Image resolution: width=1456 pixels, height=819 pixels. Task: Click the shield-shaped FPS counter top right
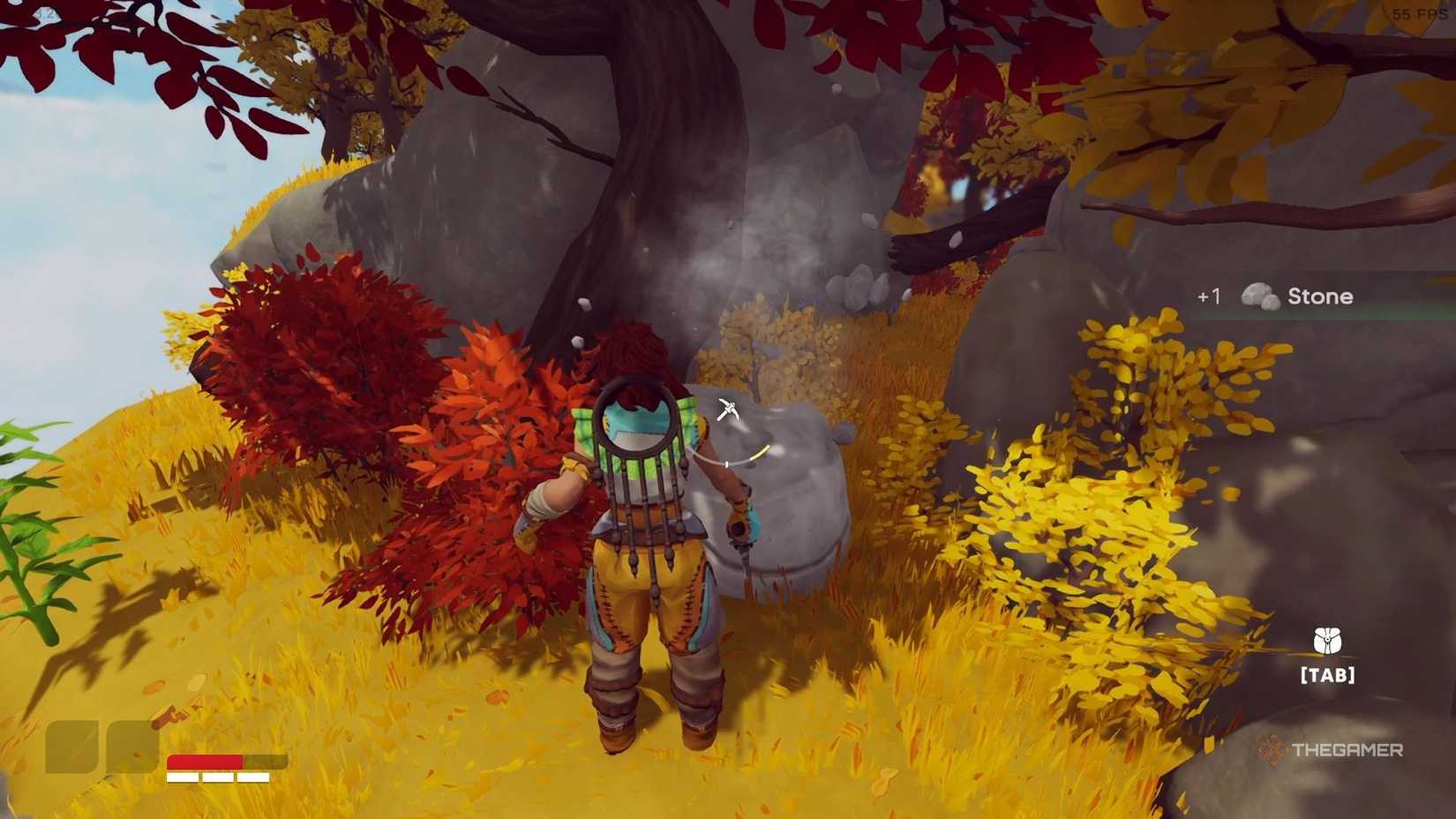(1412, 14)
